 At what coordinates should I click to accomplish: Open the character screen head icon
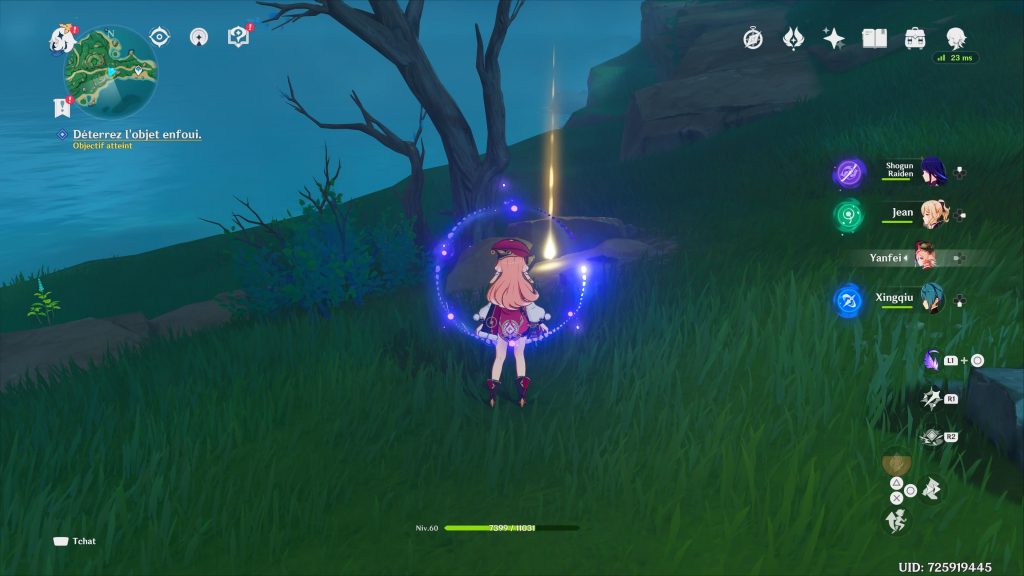(956, 38)
